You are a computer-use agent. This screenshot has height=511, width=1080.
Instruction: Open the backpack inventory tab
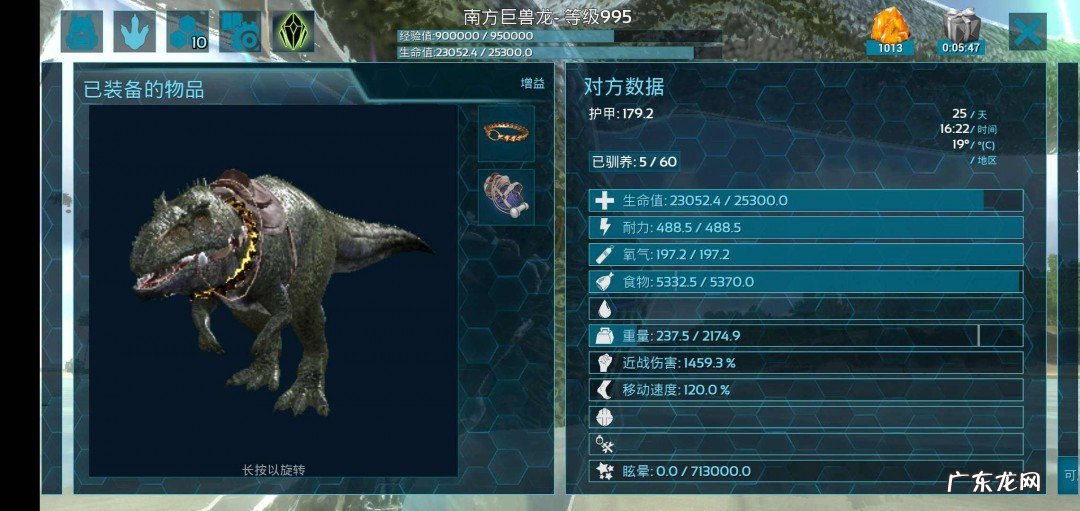click(81, 32)
